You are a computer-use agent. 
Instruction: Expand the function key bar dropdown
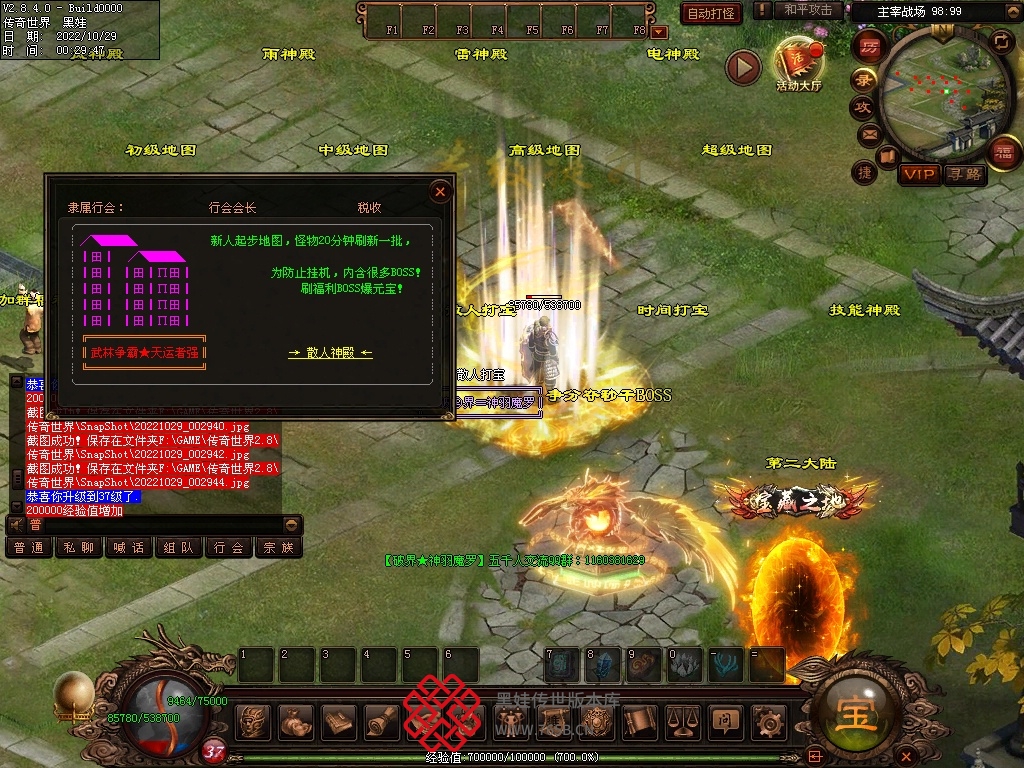(659, 32)
